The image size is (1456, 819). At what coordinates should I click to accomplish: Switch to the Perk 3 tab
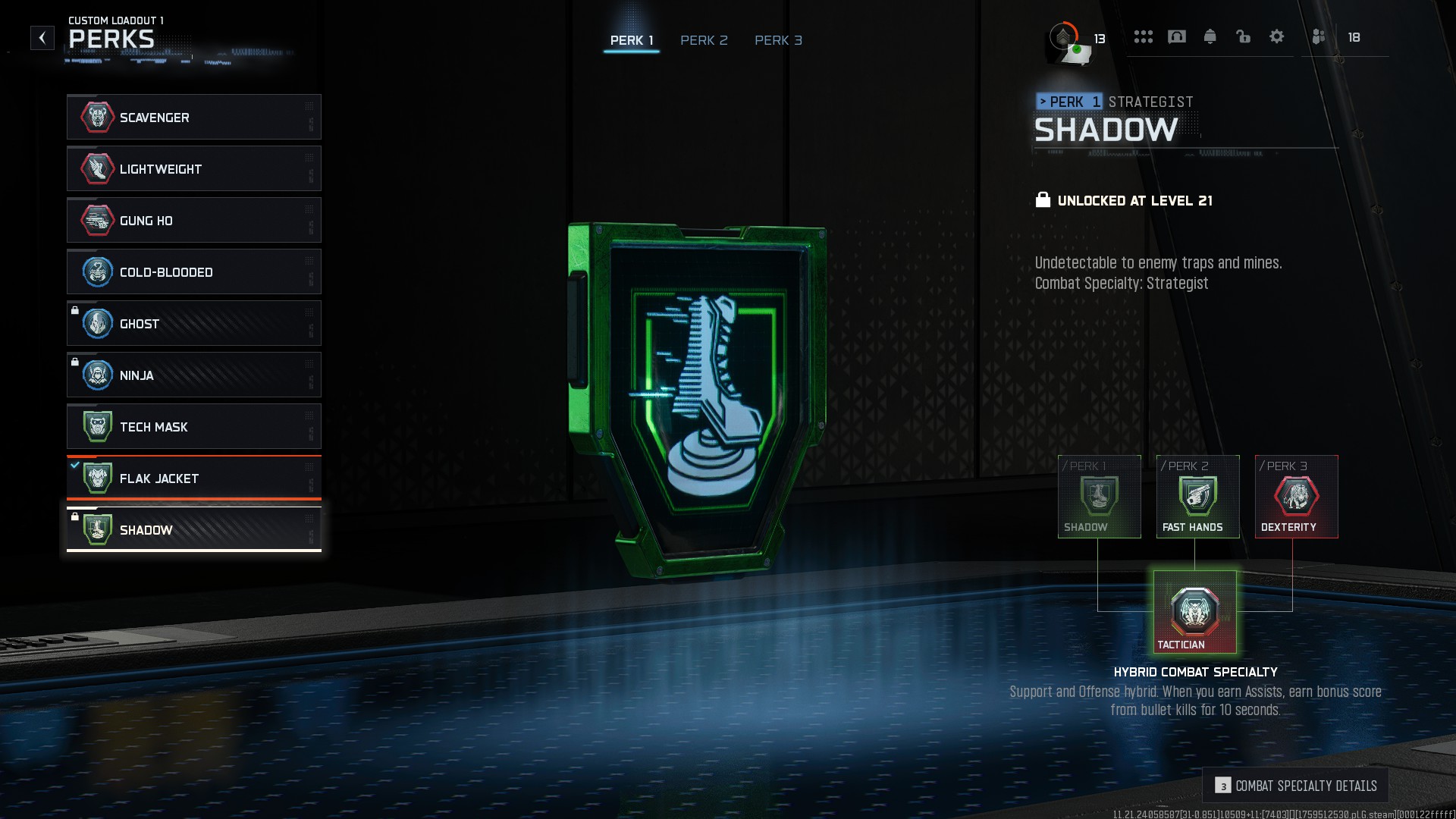(778, 40)
